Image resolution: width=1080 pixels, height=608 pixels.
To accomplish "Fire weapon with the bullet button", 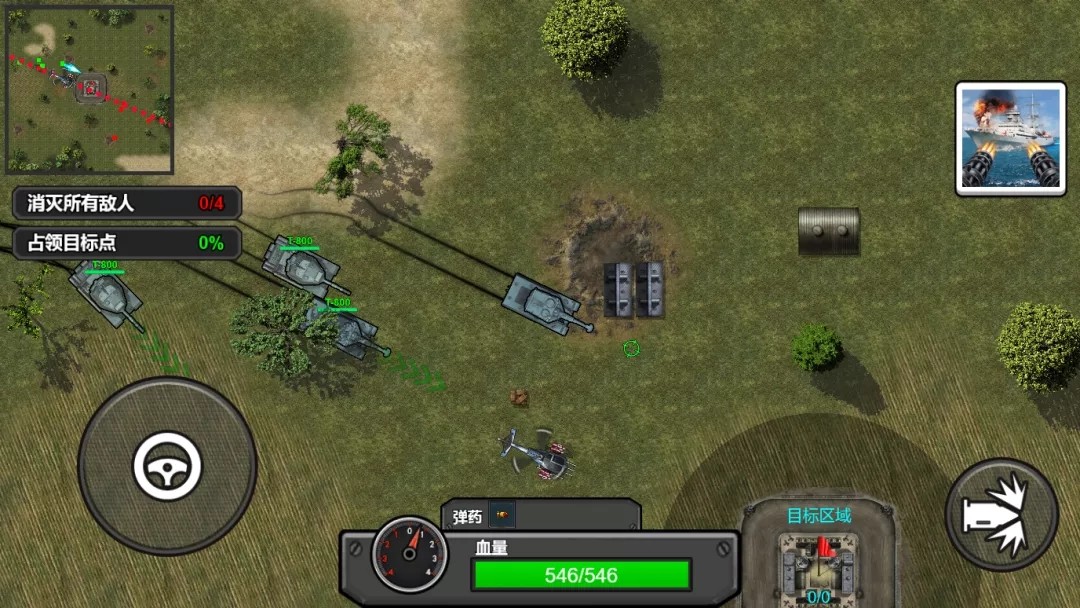I will pos(1001,514).
